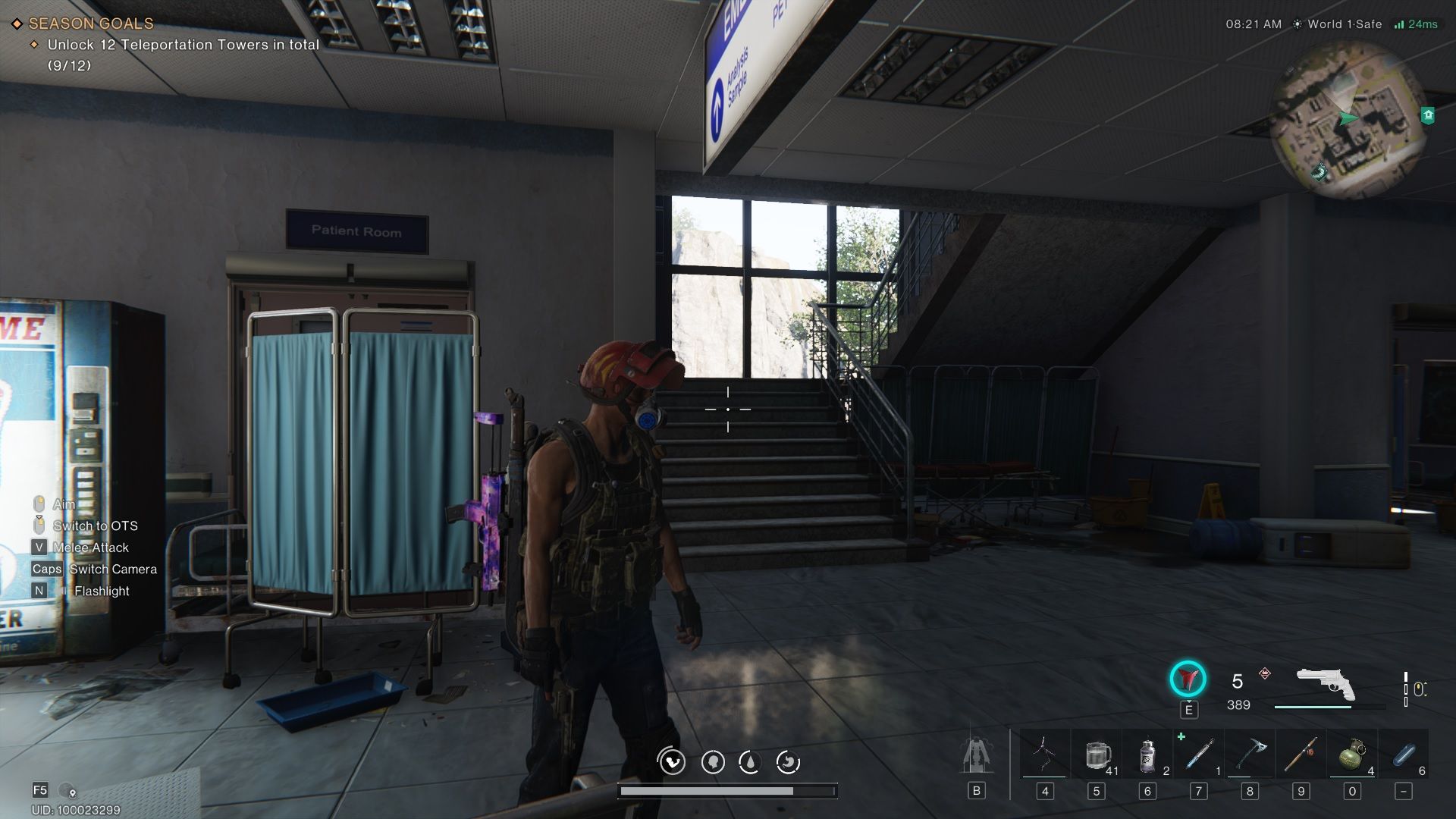The height and width of the screenshot is (819, 1456).
Task: Open the backpack via the B slot icon
Action: (x=975, y=789)
